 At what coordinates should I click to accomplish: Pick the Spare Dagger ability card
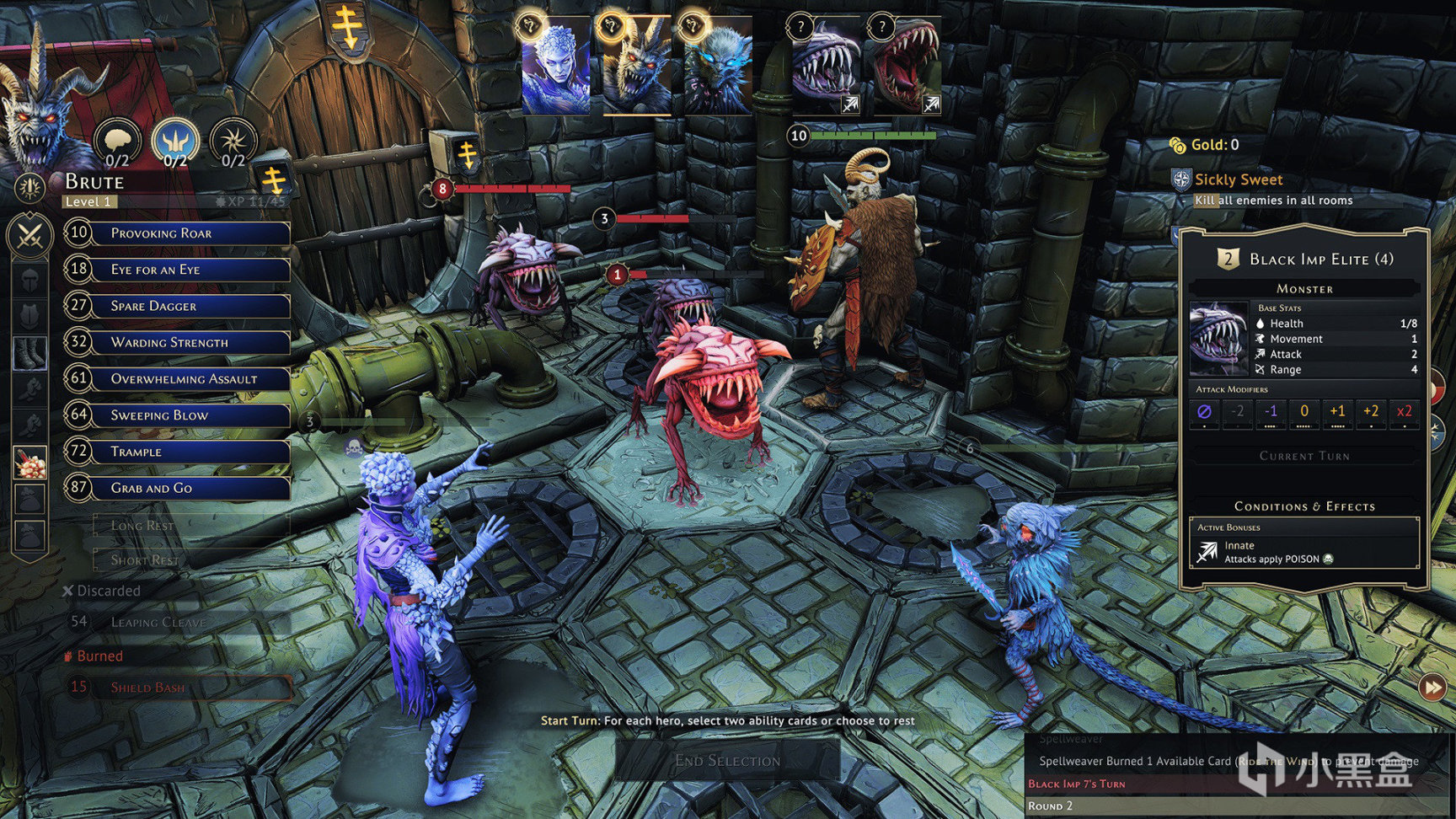pos(190,306)
